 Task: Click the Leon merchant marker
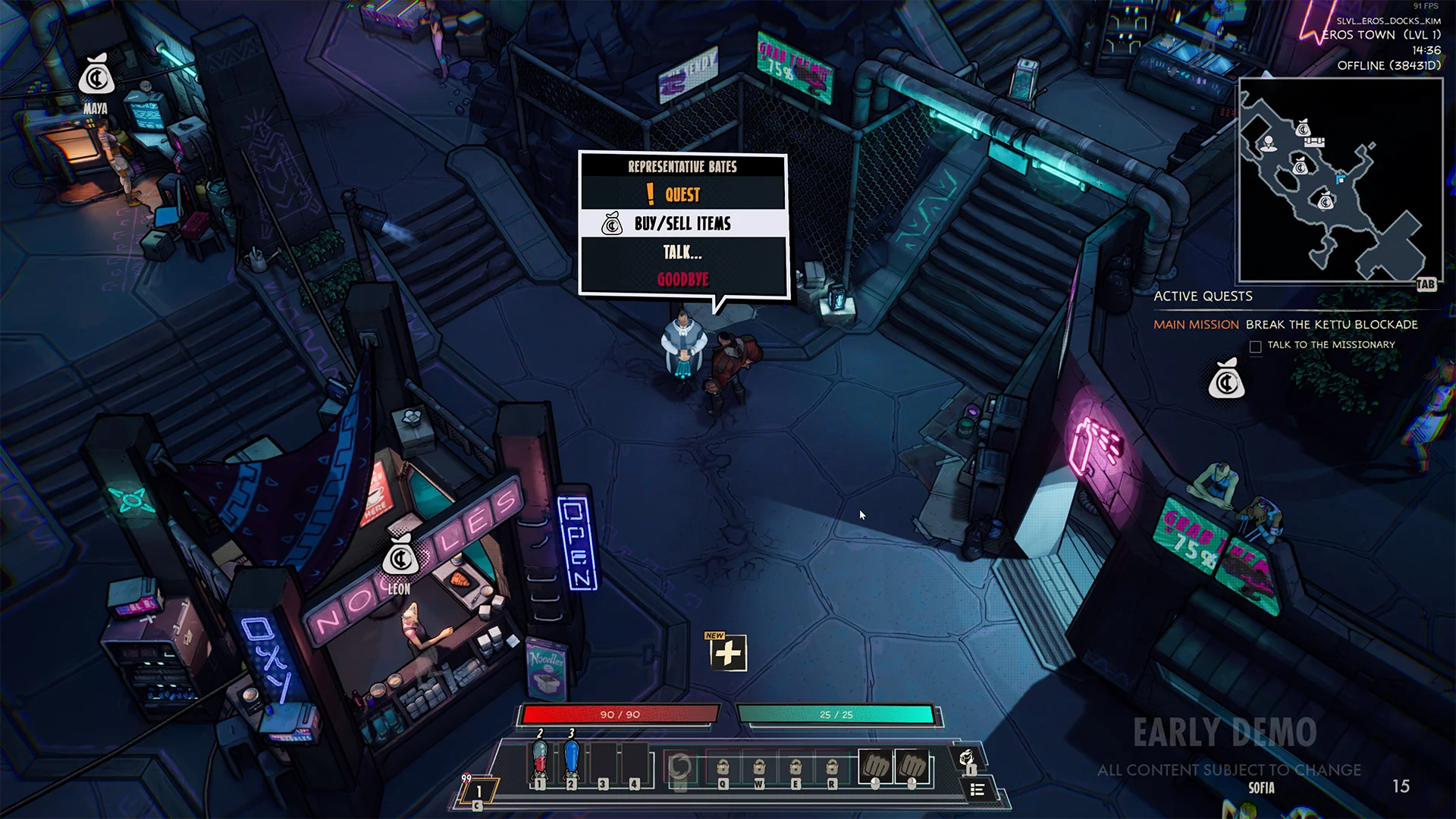point(400,558)
